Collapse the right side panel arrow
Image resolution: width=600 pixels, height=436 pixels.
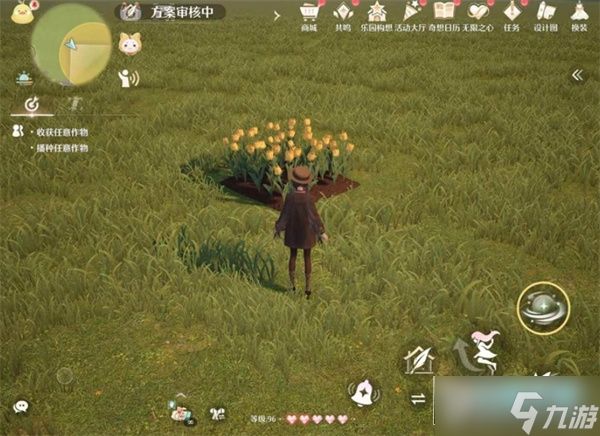point(577,75)
